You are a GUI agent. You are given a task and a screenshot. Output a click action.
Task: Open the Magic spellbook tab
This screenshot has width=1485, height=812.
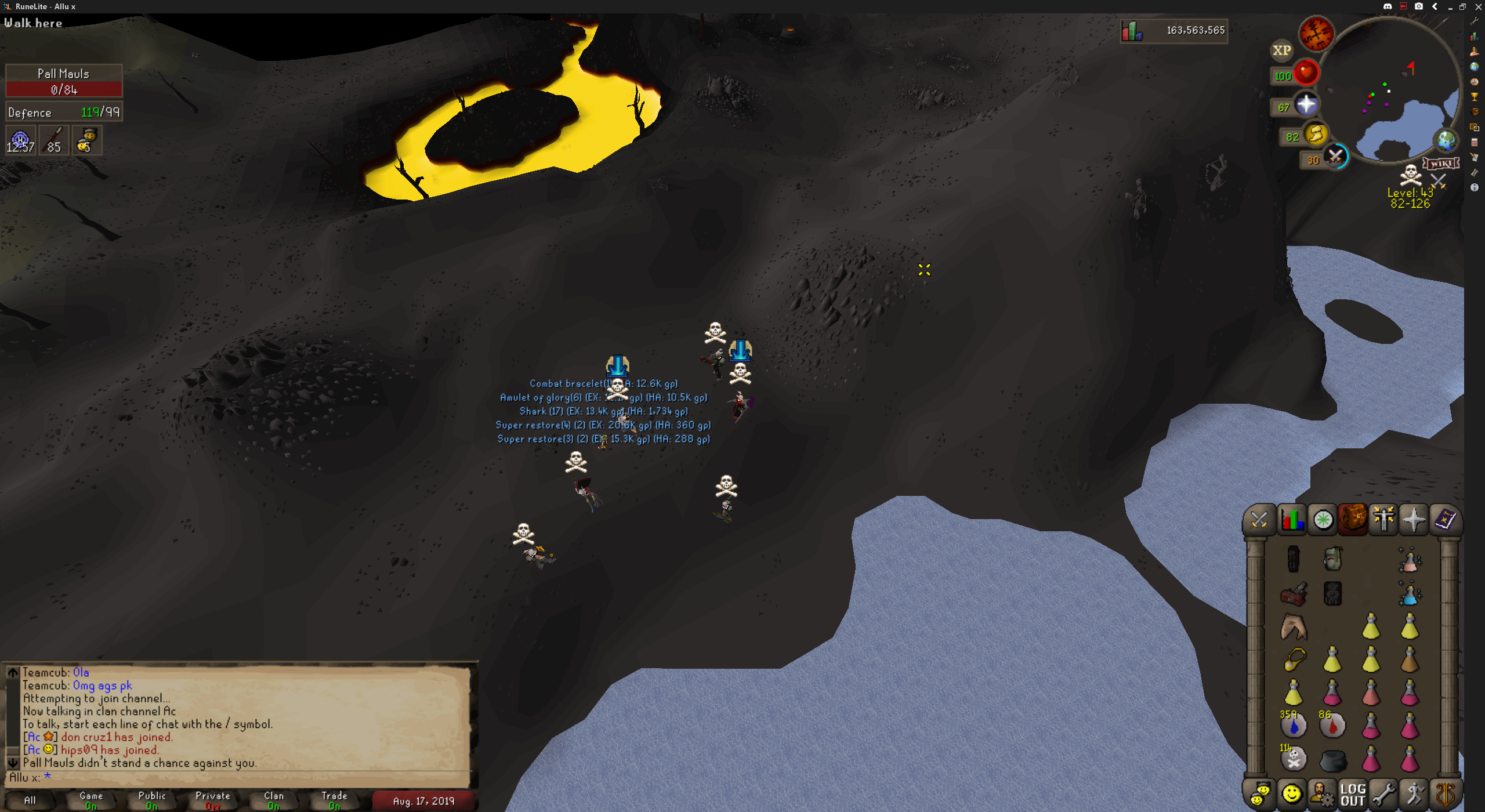click(1444, 520)
